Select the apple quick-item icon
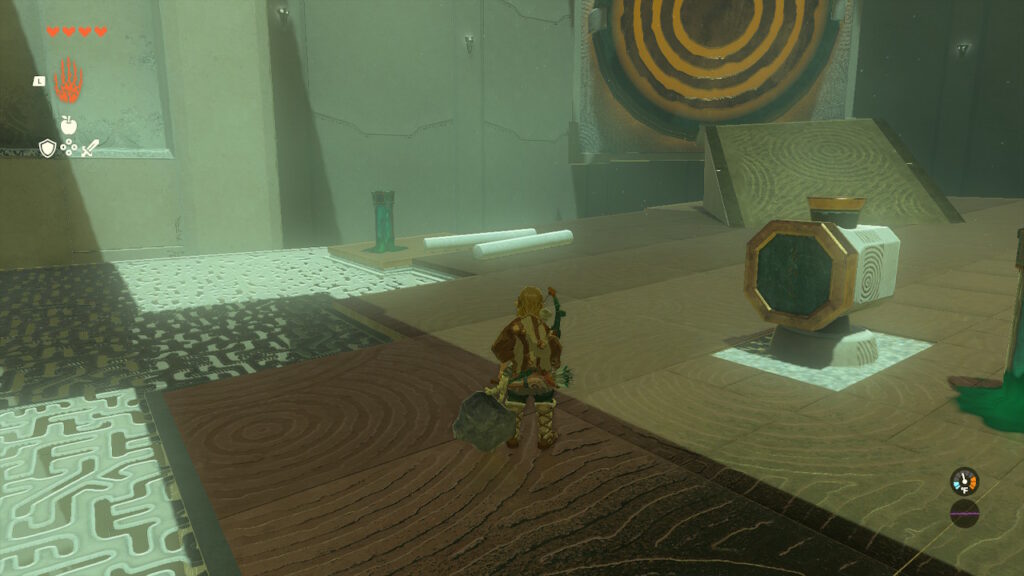The image size is (1024, 576). [68, 125]
